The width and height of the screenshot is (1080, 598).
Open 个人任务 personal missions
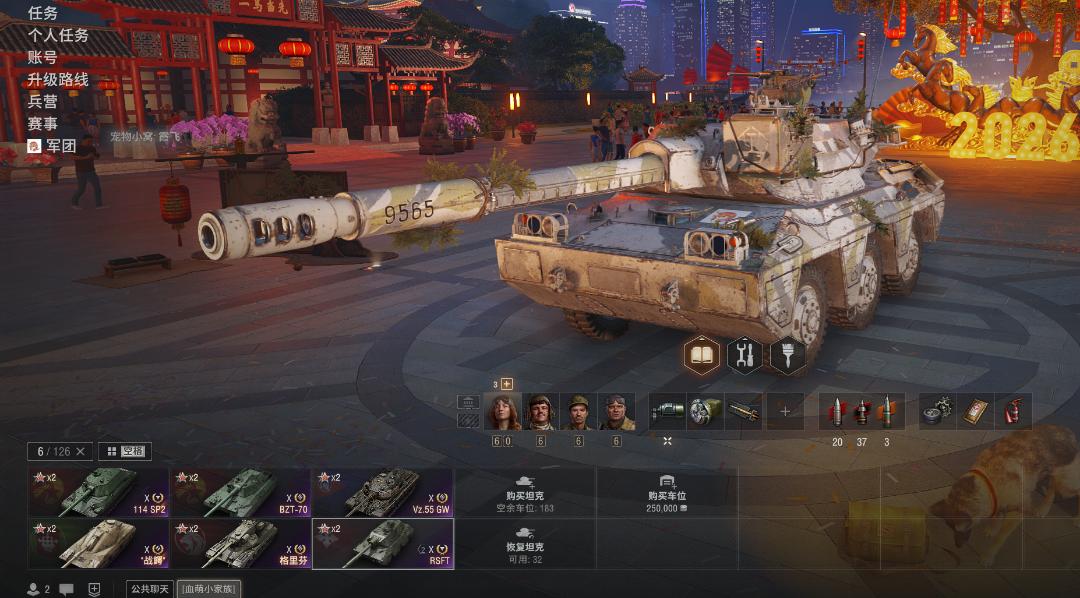58,35
